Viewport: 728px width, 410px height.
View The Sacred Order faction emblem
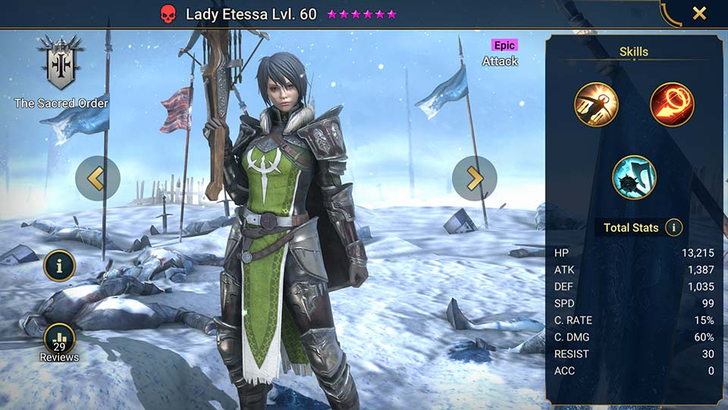[60, 65]
